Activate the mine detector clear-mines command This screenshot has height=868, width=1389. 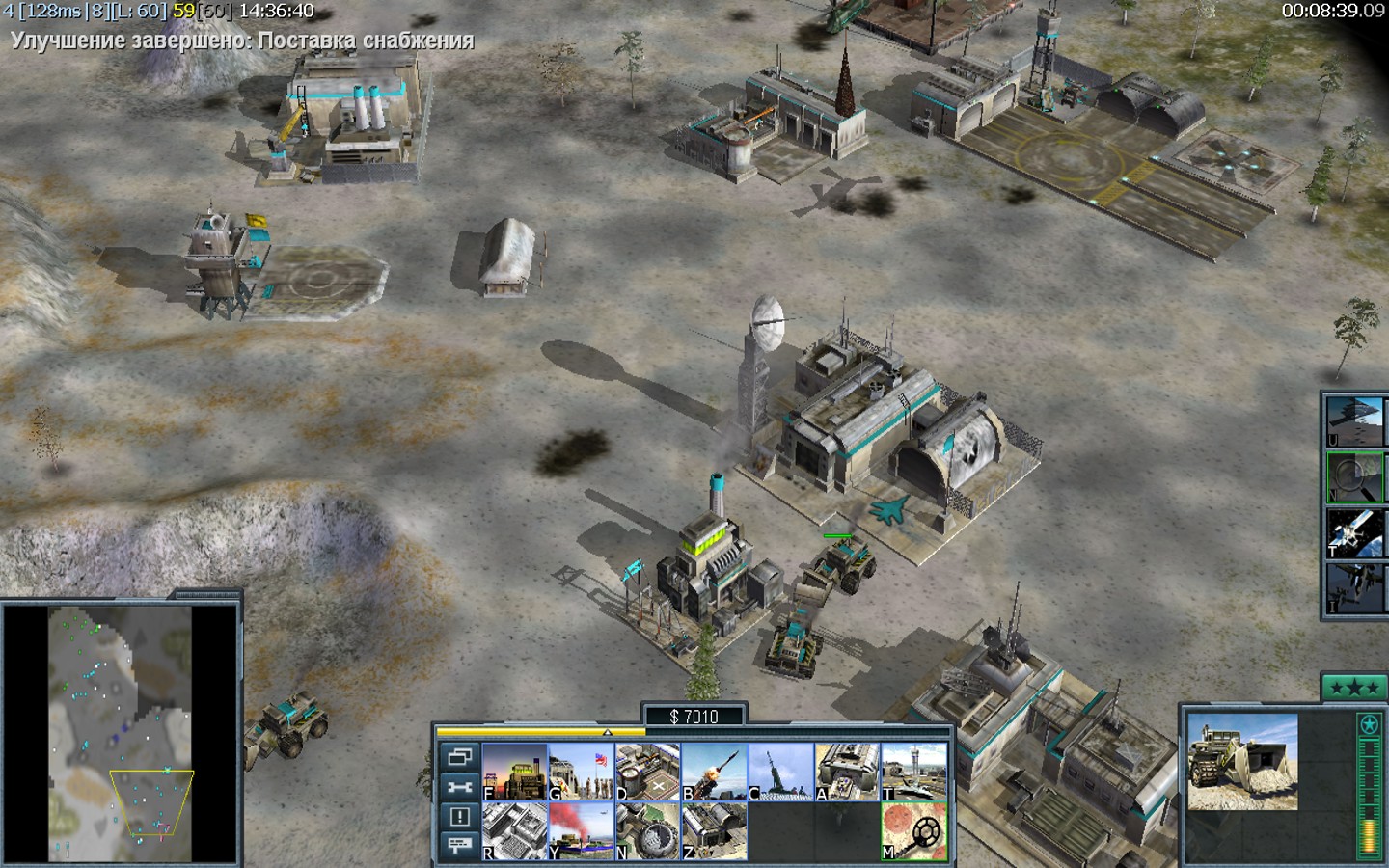(x=913, y=830)
